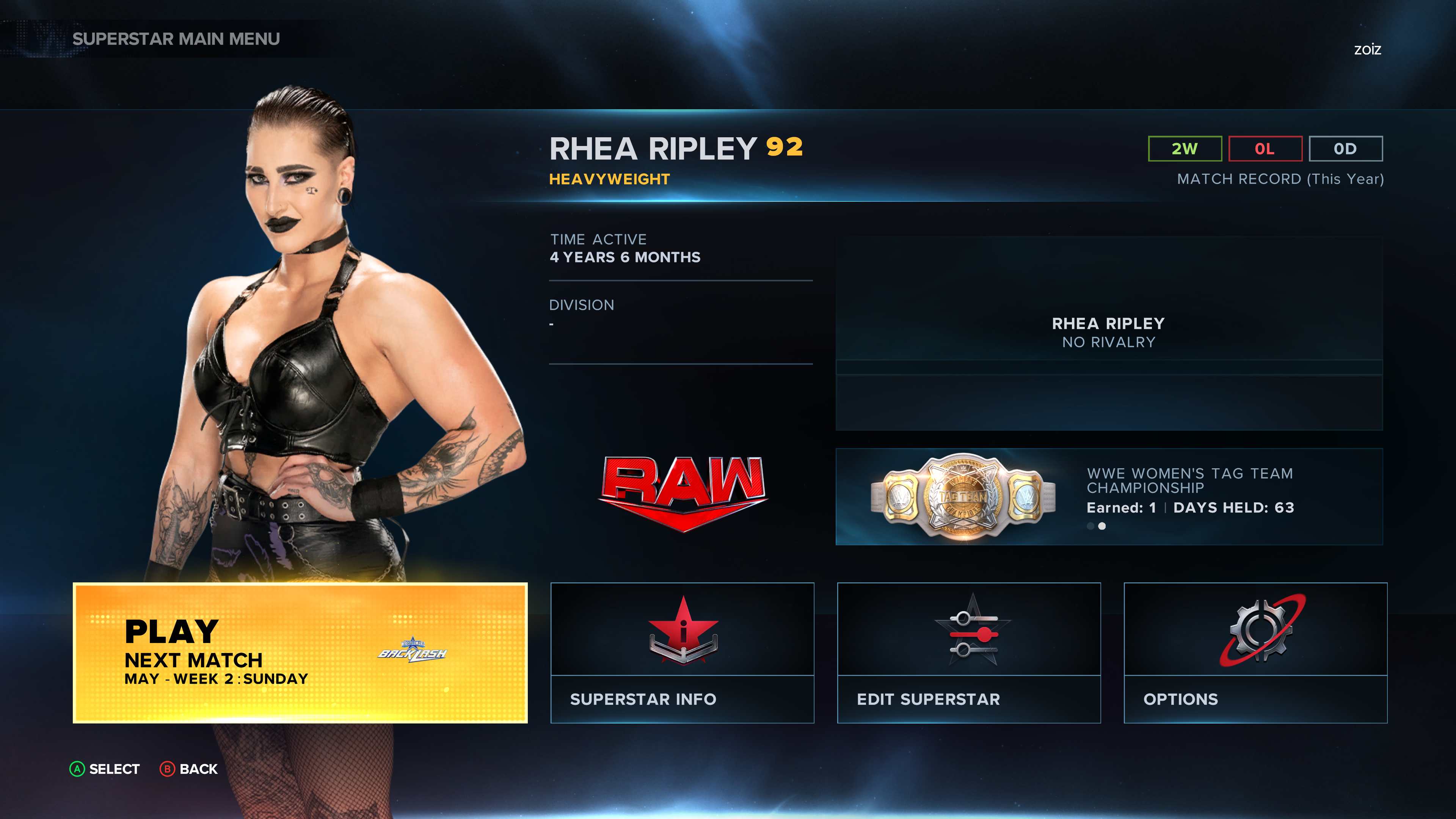
Task: Open the Rhea Ripley rivalry panel
Action: pos(1109,333)
